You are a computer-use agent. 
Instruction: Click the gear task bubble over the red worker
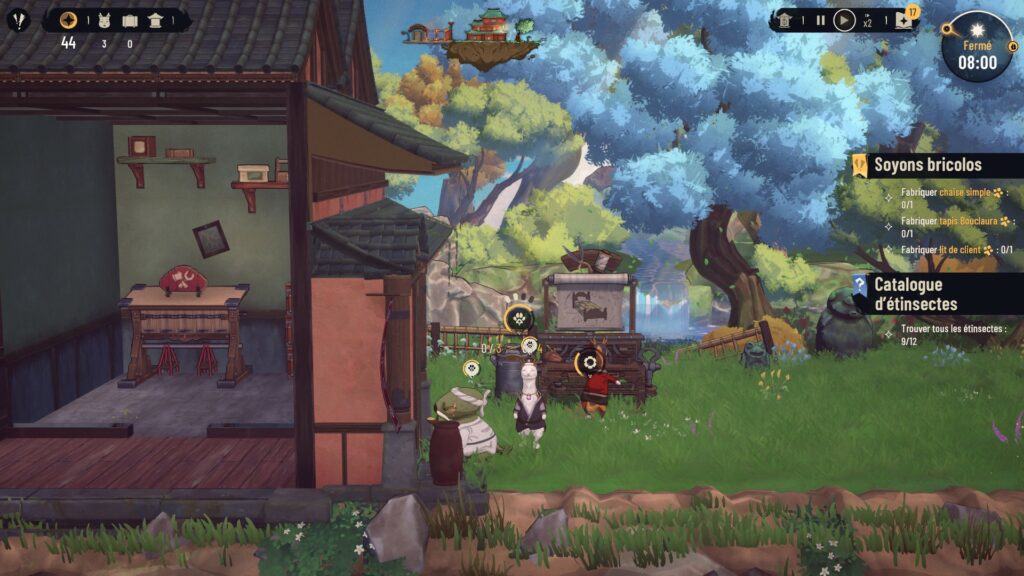[592, 360]
